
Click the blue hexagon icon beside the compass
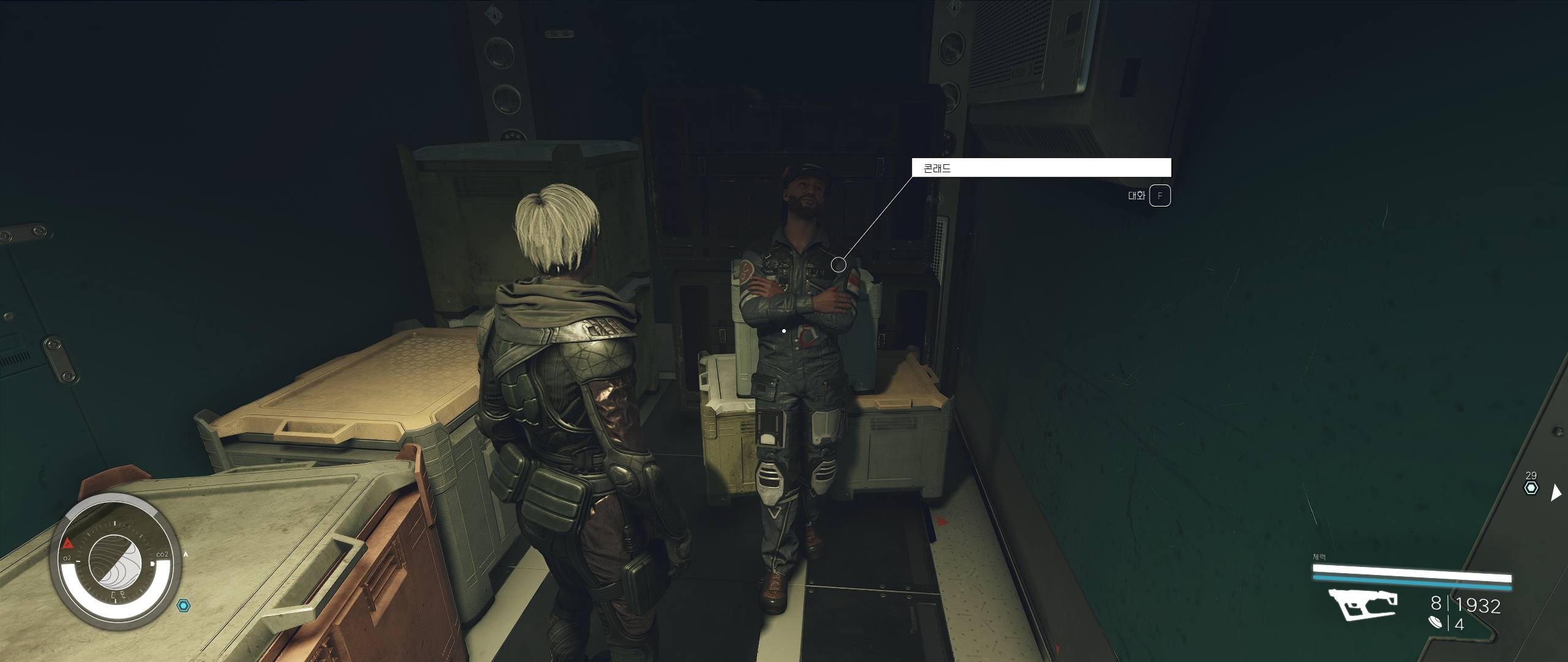[183, 606]
